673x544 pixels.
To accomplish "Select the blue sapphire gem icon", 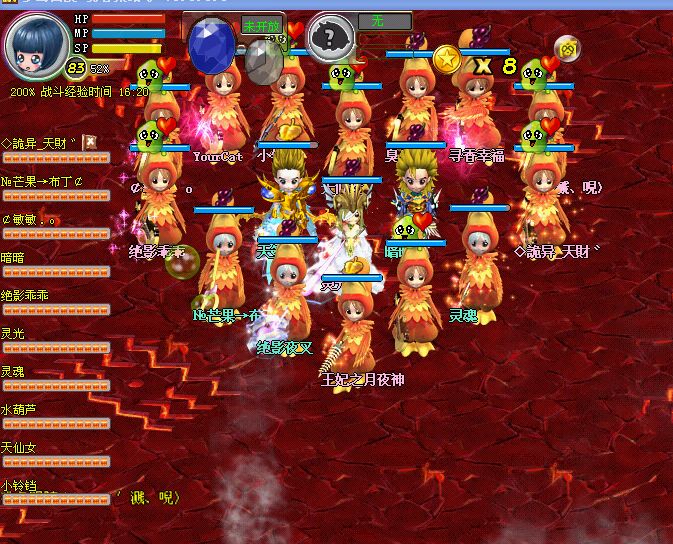I will [x=211, y=44].
